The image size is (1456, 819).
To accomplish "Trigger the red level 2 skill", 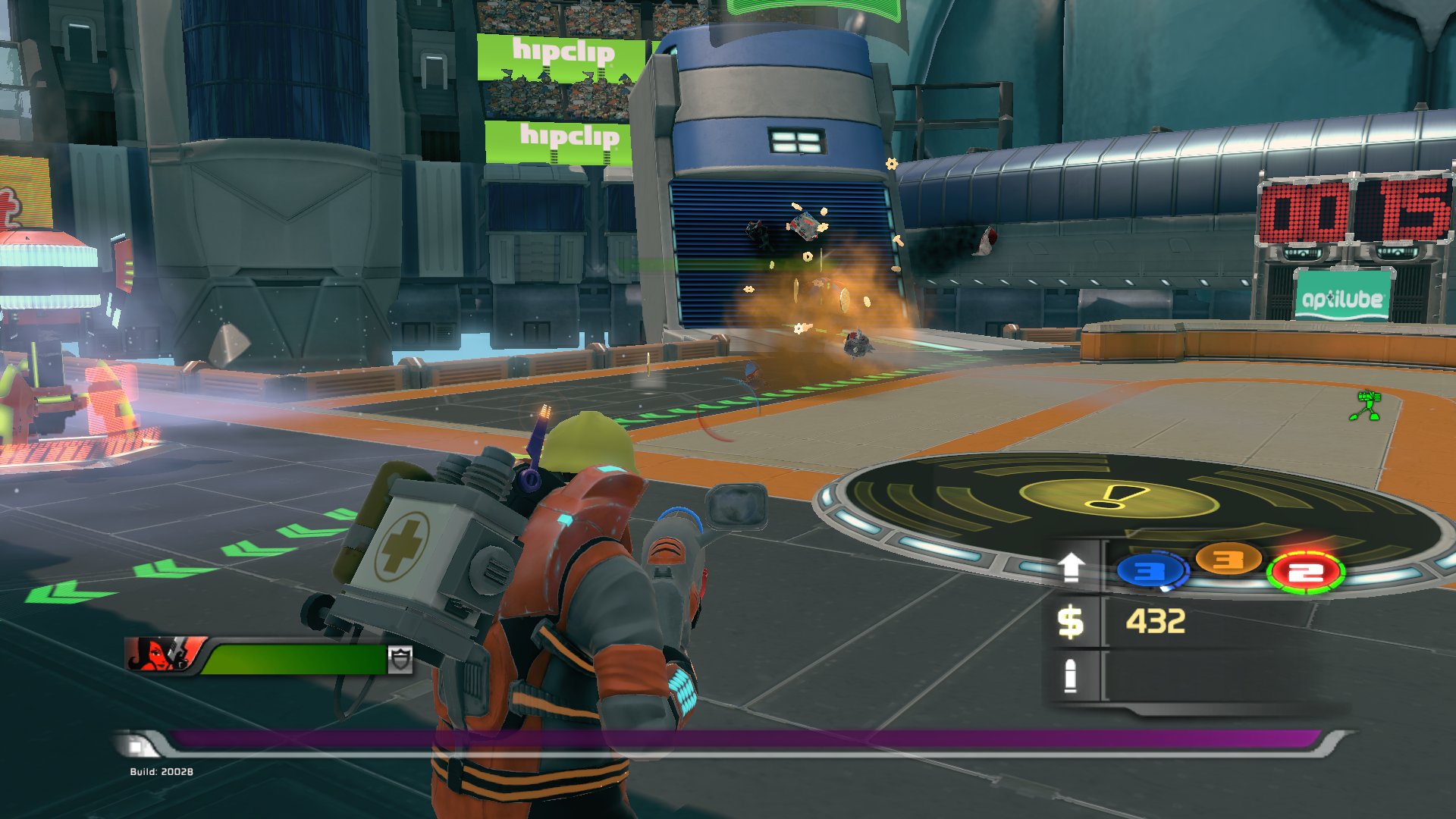I will point(1306,573).
